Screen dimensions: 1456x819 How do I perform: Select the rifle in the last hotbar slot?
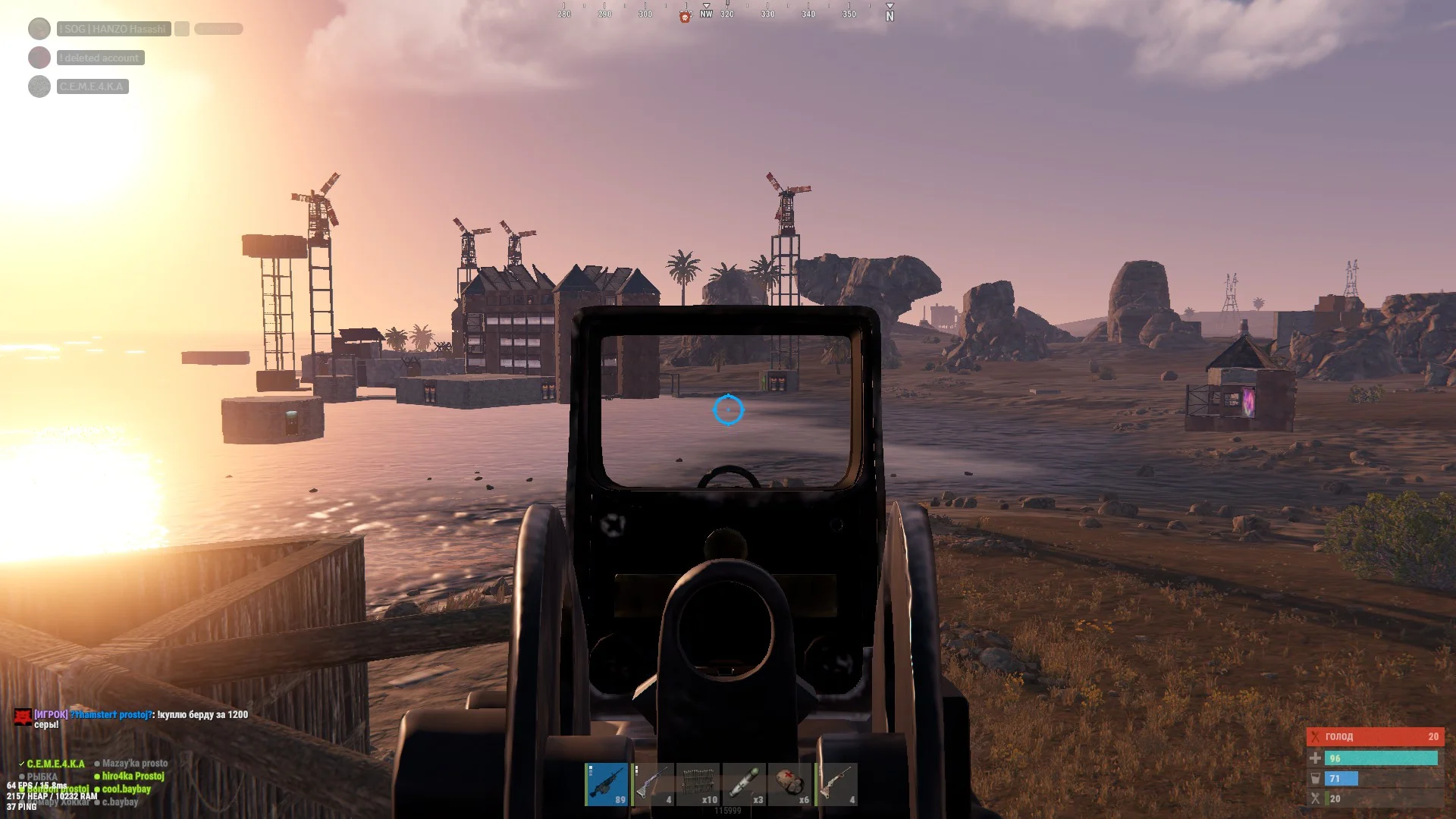[x=836, y=784]
